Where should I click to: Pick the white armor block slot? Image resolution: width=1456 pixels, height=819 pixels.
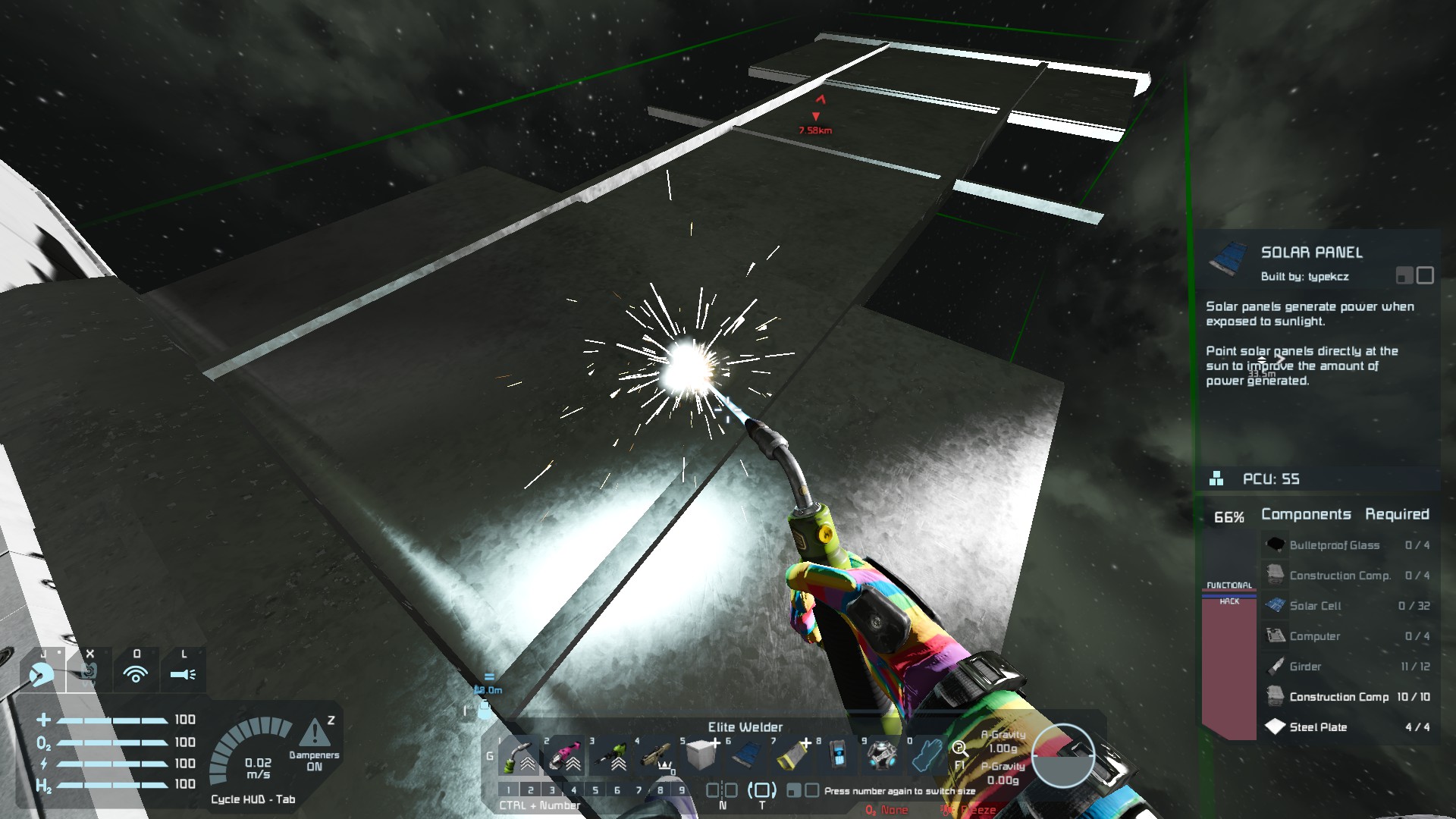click(x=701, y=754)
